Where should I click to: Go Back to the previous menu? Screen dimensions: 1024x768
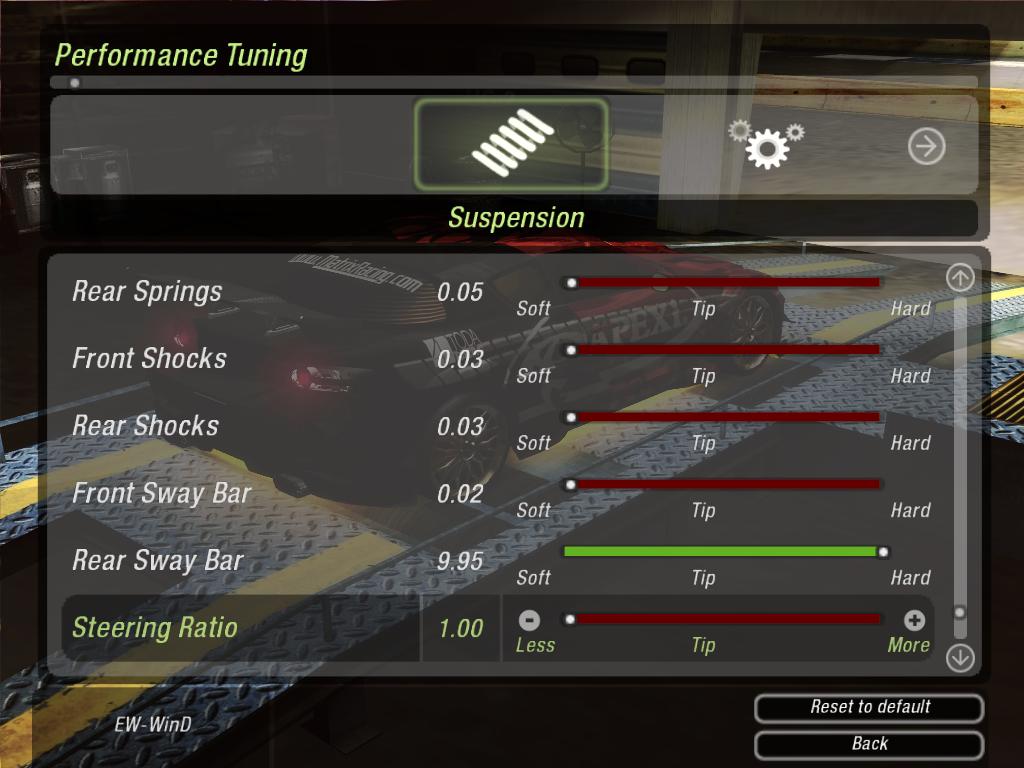point(869,743)
